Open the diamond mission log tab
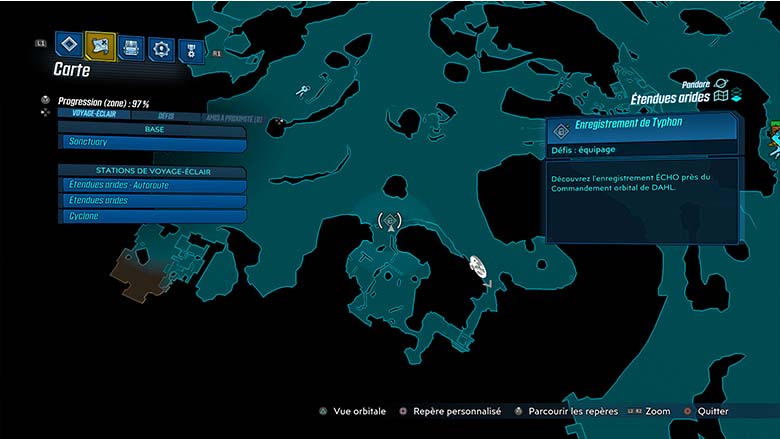Viewport: 780px width, 439px height. (x=69, y=45)
